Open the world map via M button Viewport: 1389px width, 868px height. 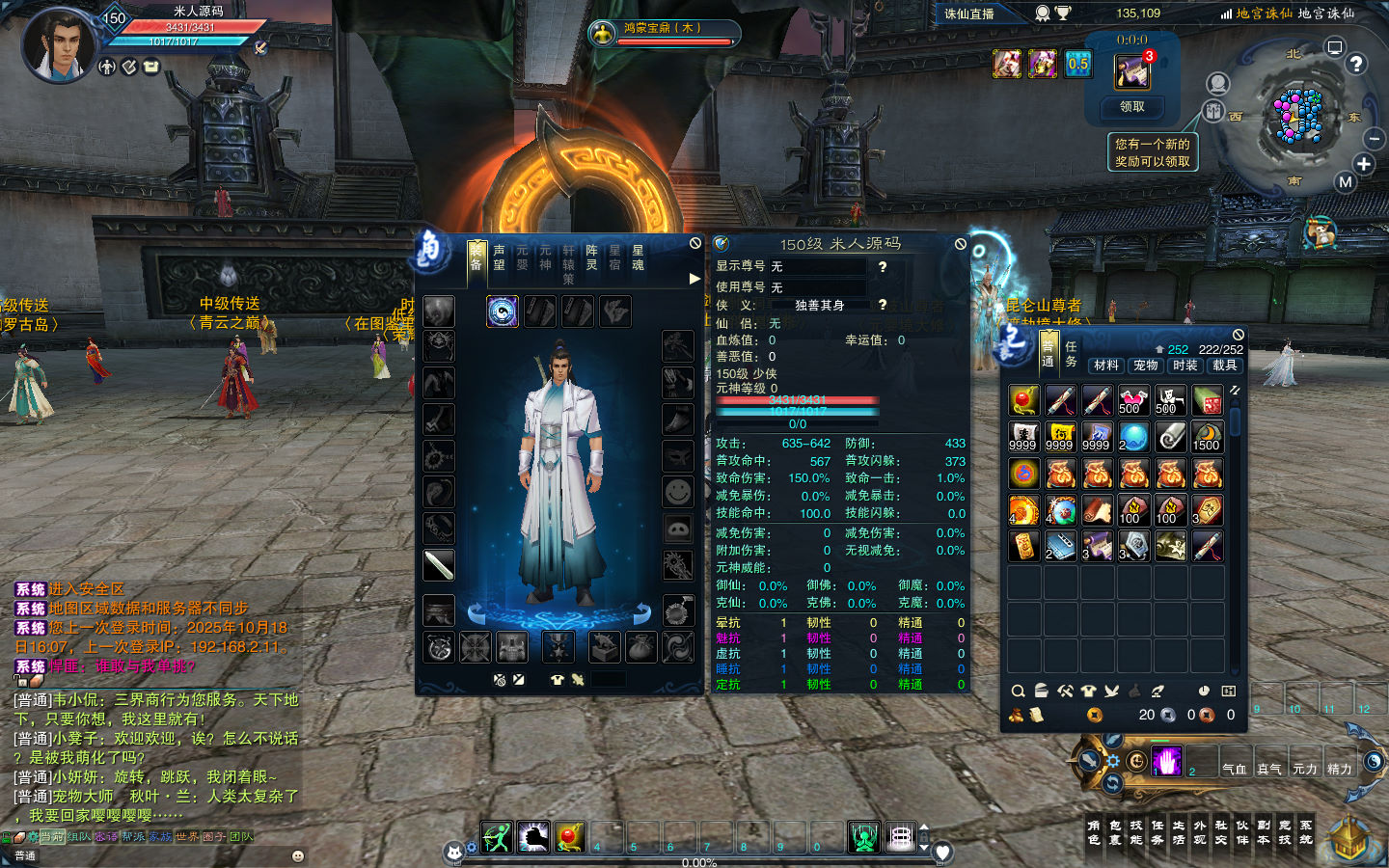click(x=1345, y=181)
